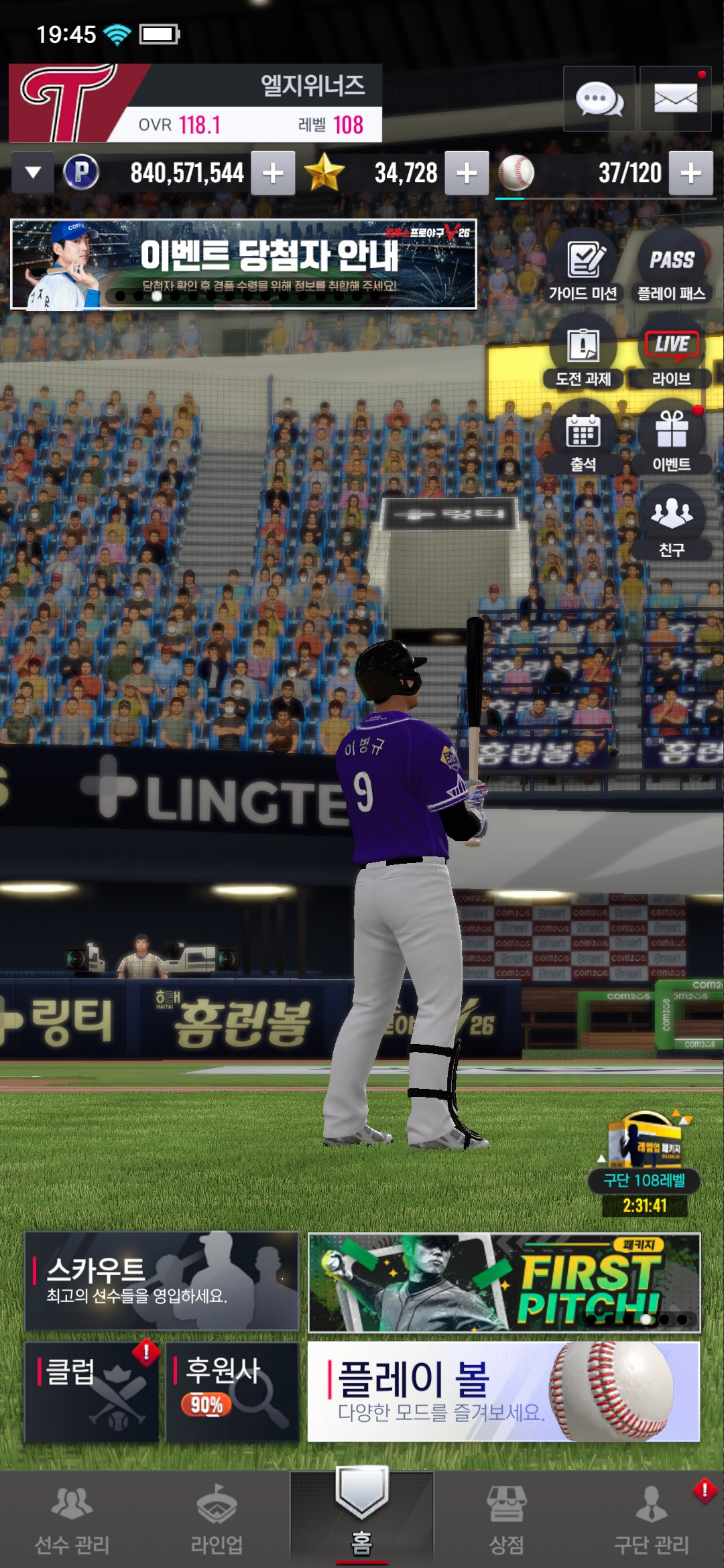This screenshot has width=724, height=1568.
Task: Start 플레이 볼 play ball modes
Action: coord(503,1392)
